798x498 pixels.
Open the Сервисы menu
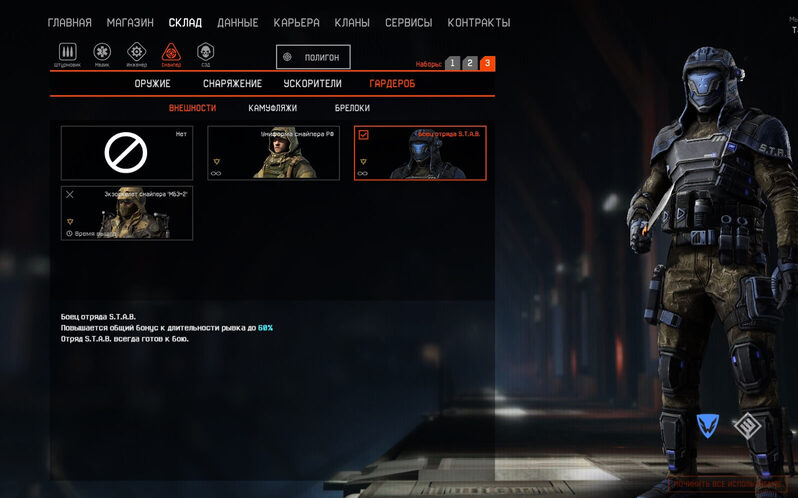tap(409, 22)
